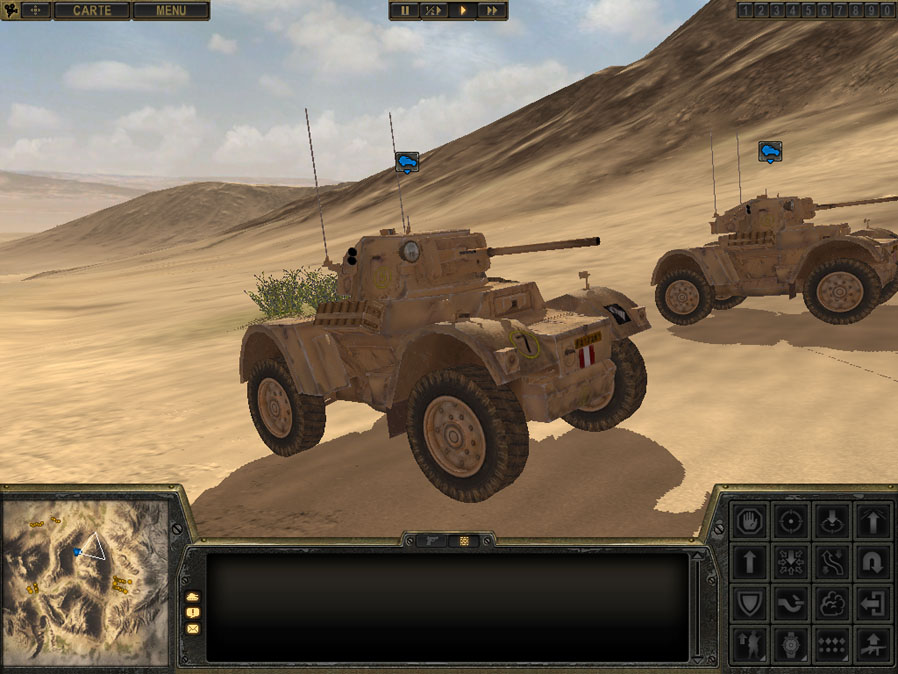Image resolution: width=898 pixels, height=674 pixels.
Task: Open the dotted formation command
Action: 833,644
